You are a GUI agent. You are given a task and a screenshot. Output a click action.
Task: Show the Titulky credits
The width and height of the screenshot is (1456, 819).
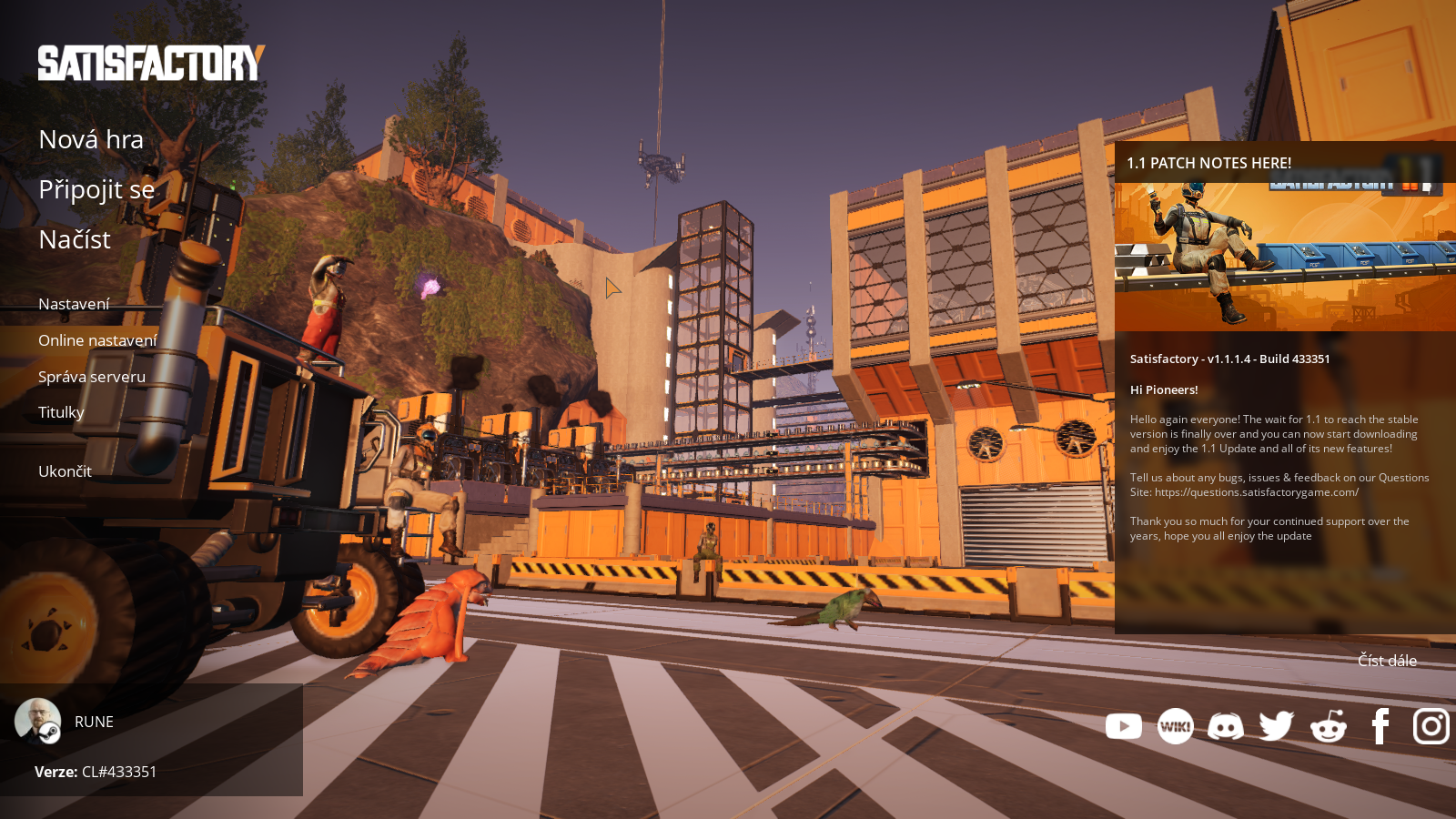click(61, 412)
